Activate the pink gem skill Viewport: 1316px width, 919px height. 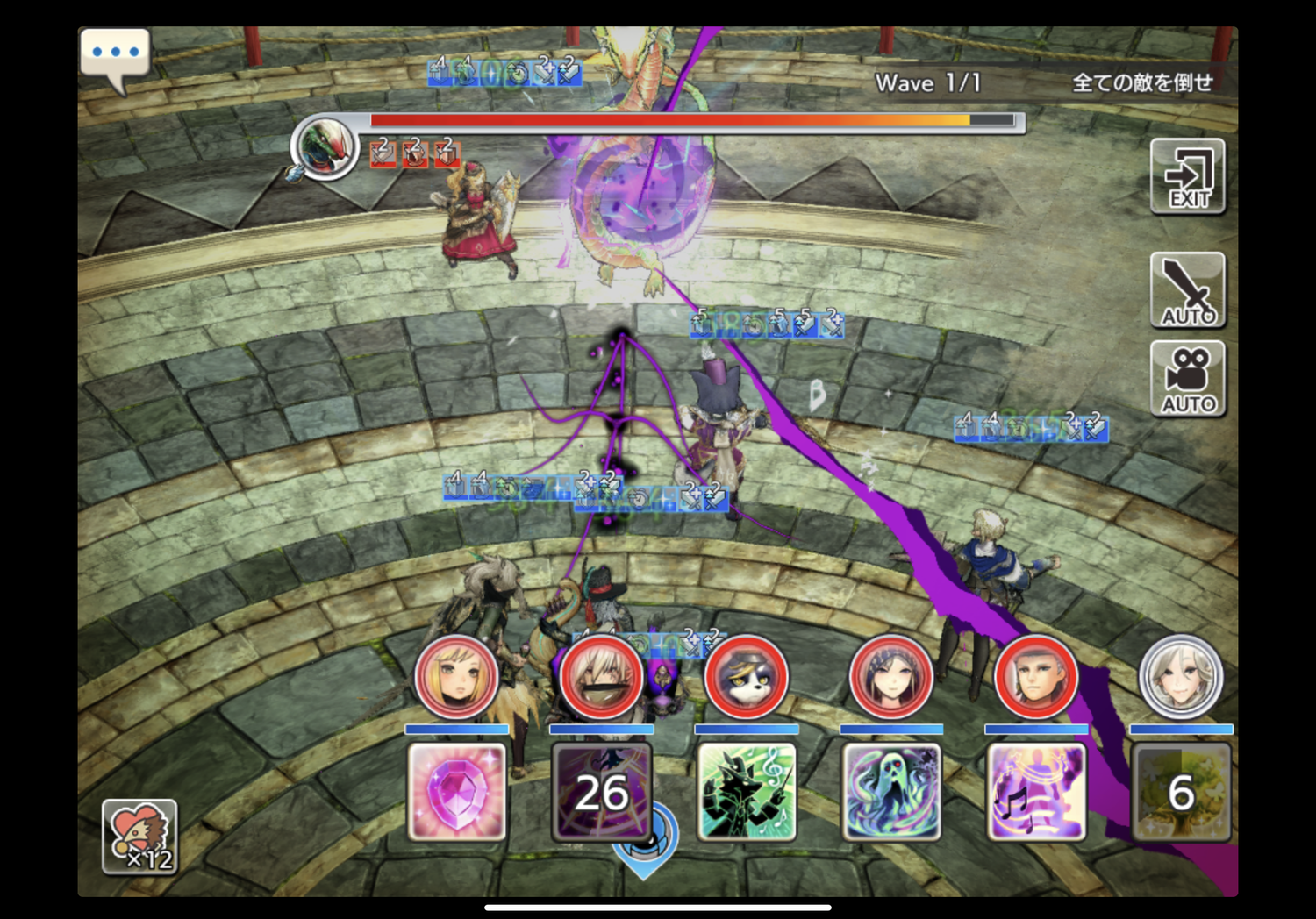[456, 792]
